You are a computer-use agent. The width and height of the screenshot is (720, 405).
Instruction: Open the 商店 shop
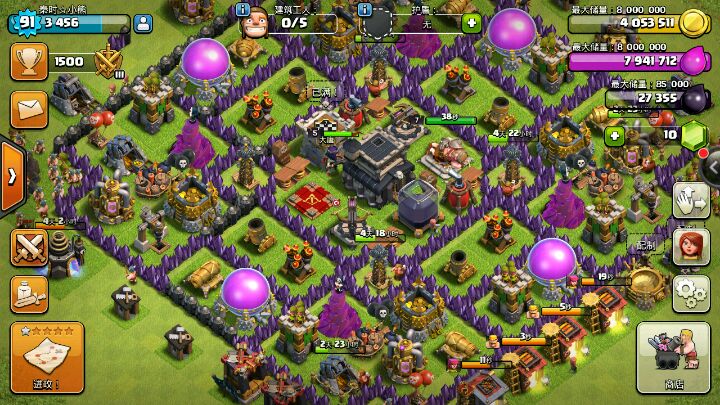[x=673, y=358]
